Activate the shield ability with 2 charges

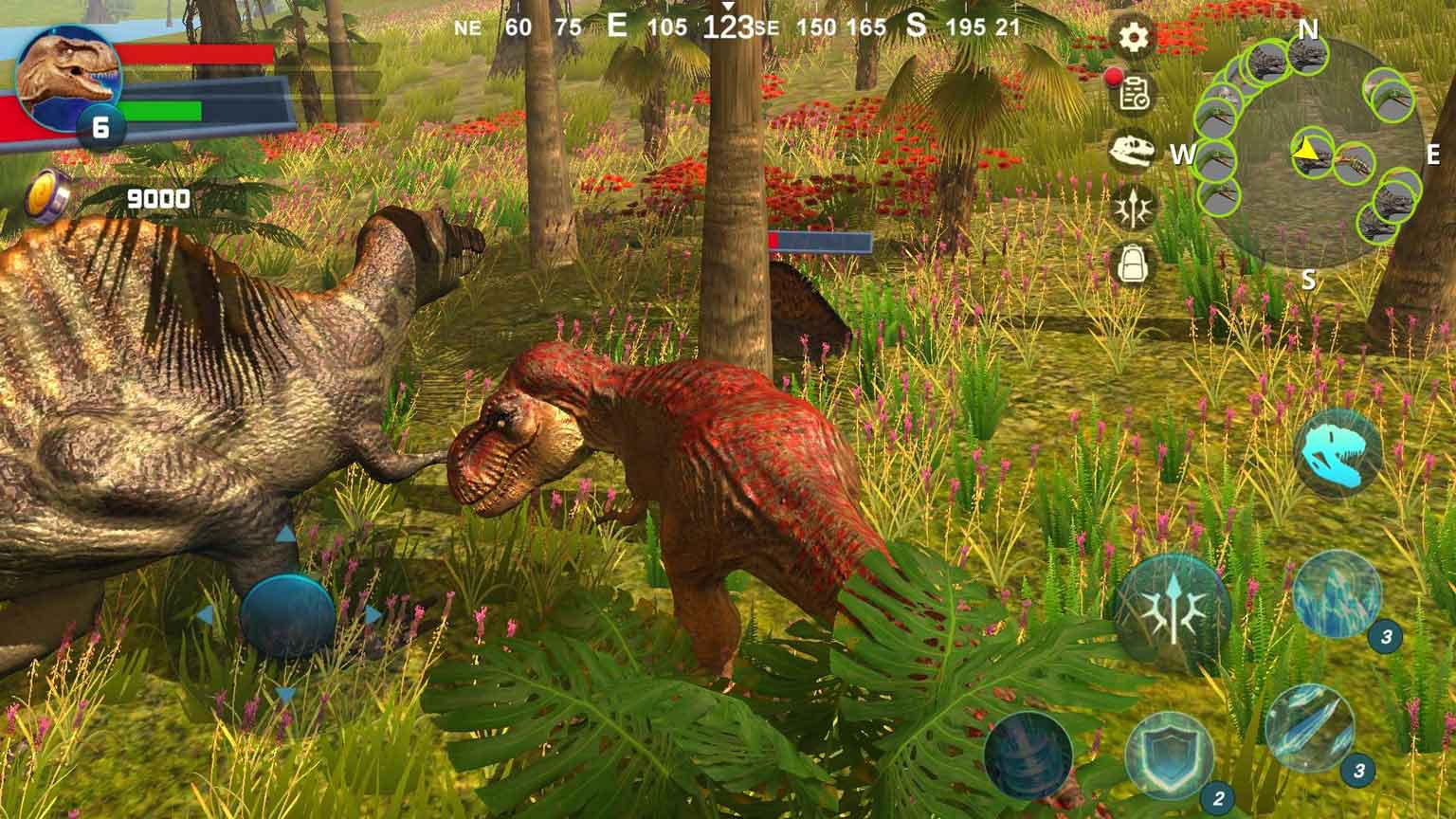pyautogui.click(x=1168, y=755)
